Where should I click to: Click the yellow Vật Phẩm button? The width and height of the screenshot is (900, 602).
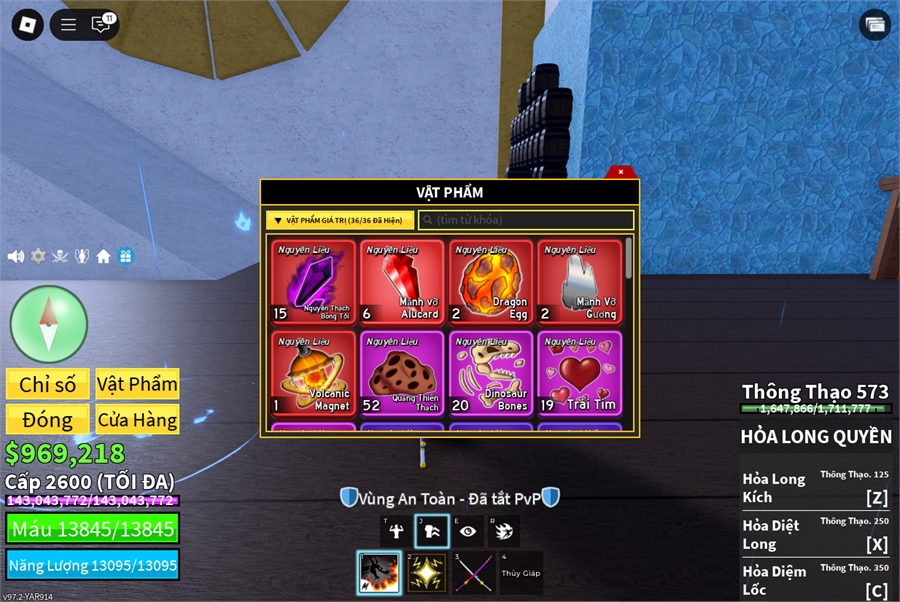pyautogui.click(x=137, y=384)
